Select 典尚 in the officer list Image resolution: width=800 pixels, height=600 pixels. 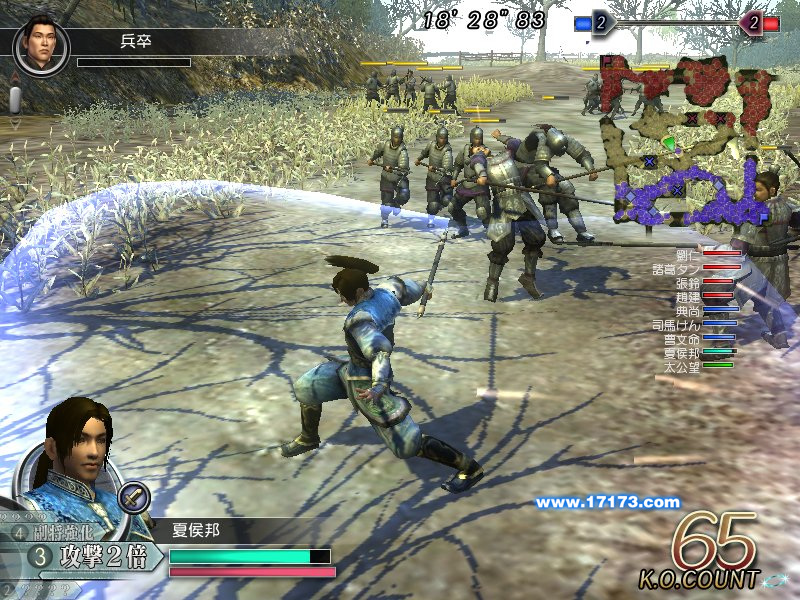688,310
